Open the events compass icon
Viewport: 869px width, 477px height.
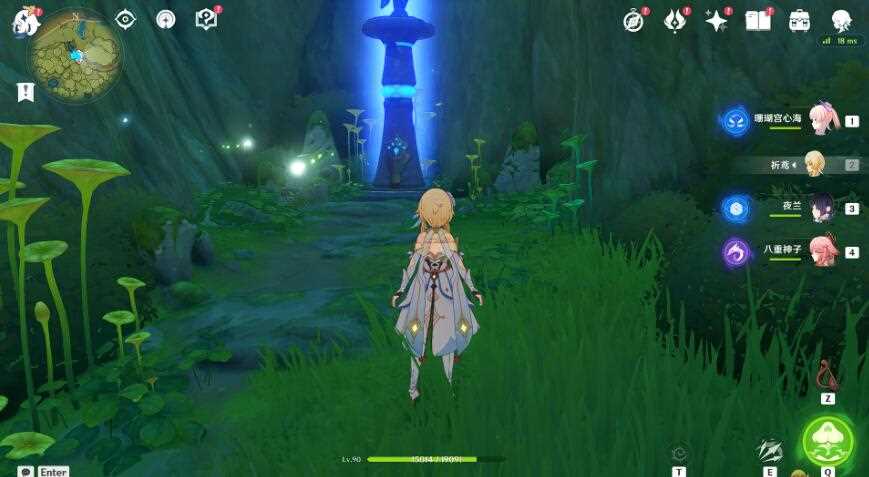pyautogui.click(x=634, y=21)
